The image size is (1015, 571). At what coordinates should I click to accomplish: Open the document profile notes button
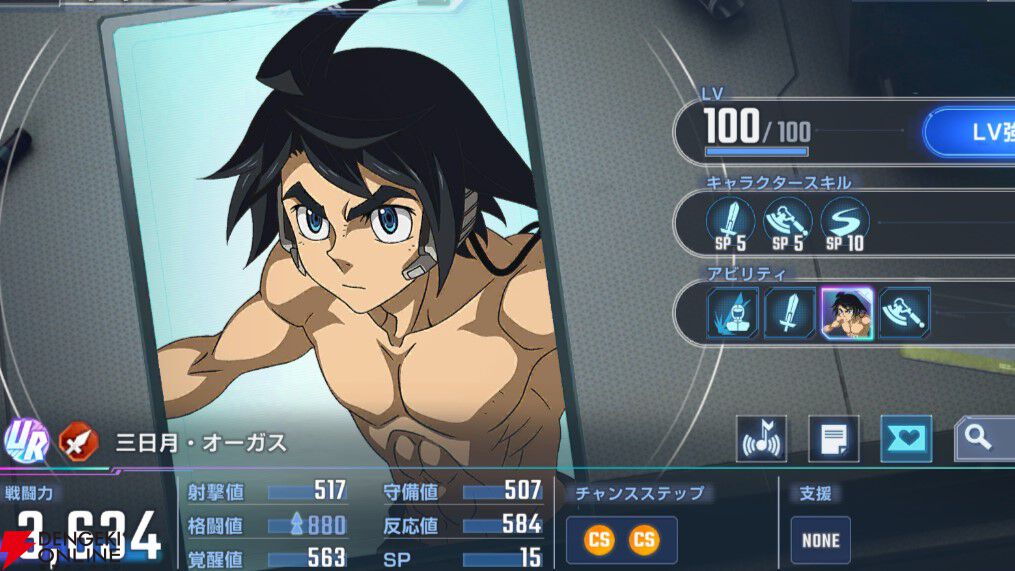pyautogui.click(x=833, y=439)
